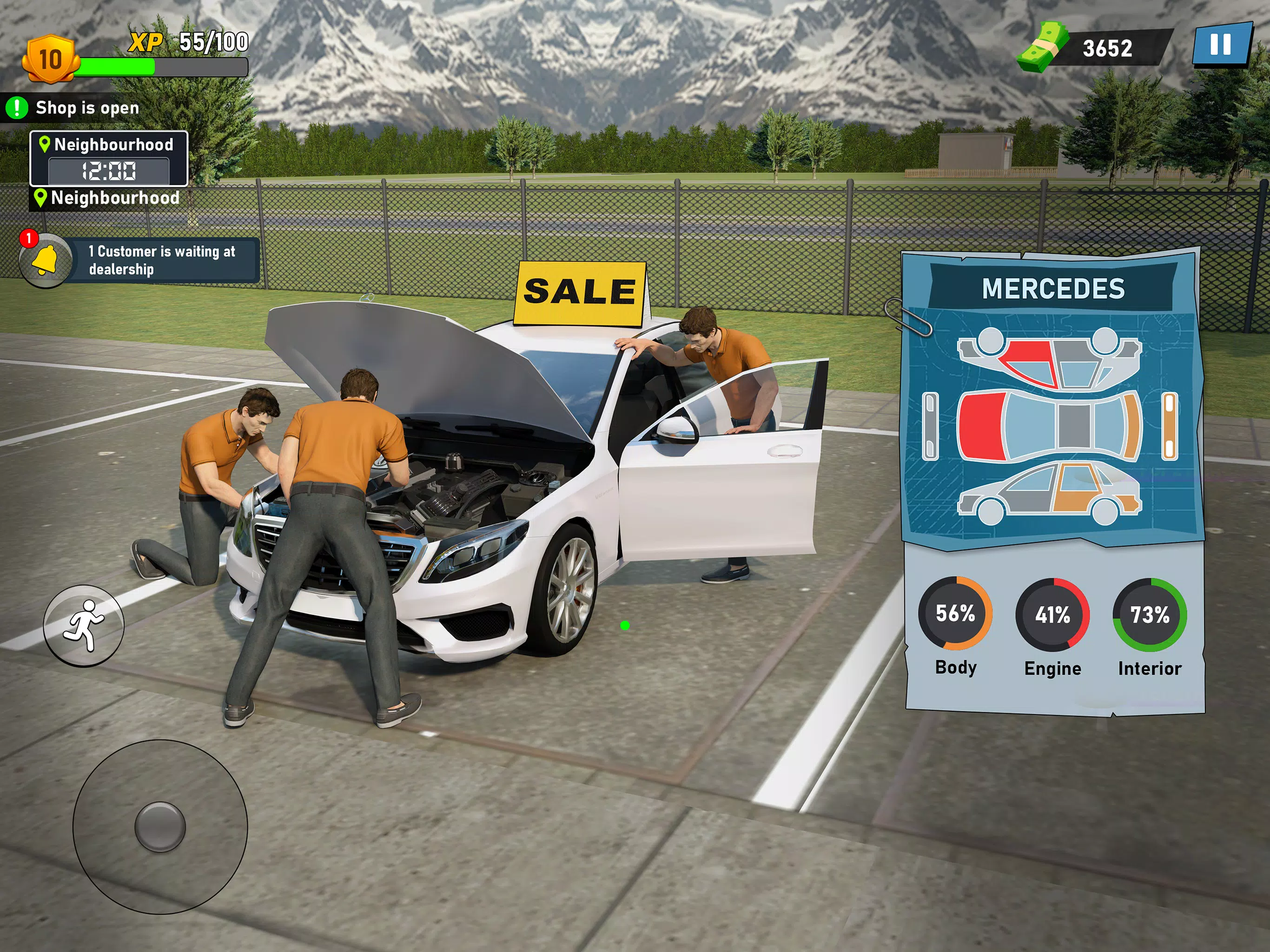Inspect the Engine condition gauge
This screenshot has width=1270, height=952.
point(1052,615)
